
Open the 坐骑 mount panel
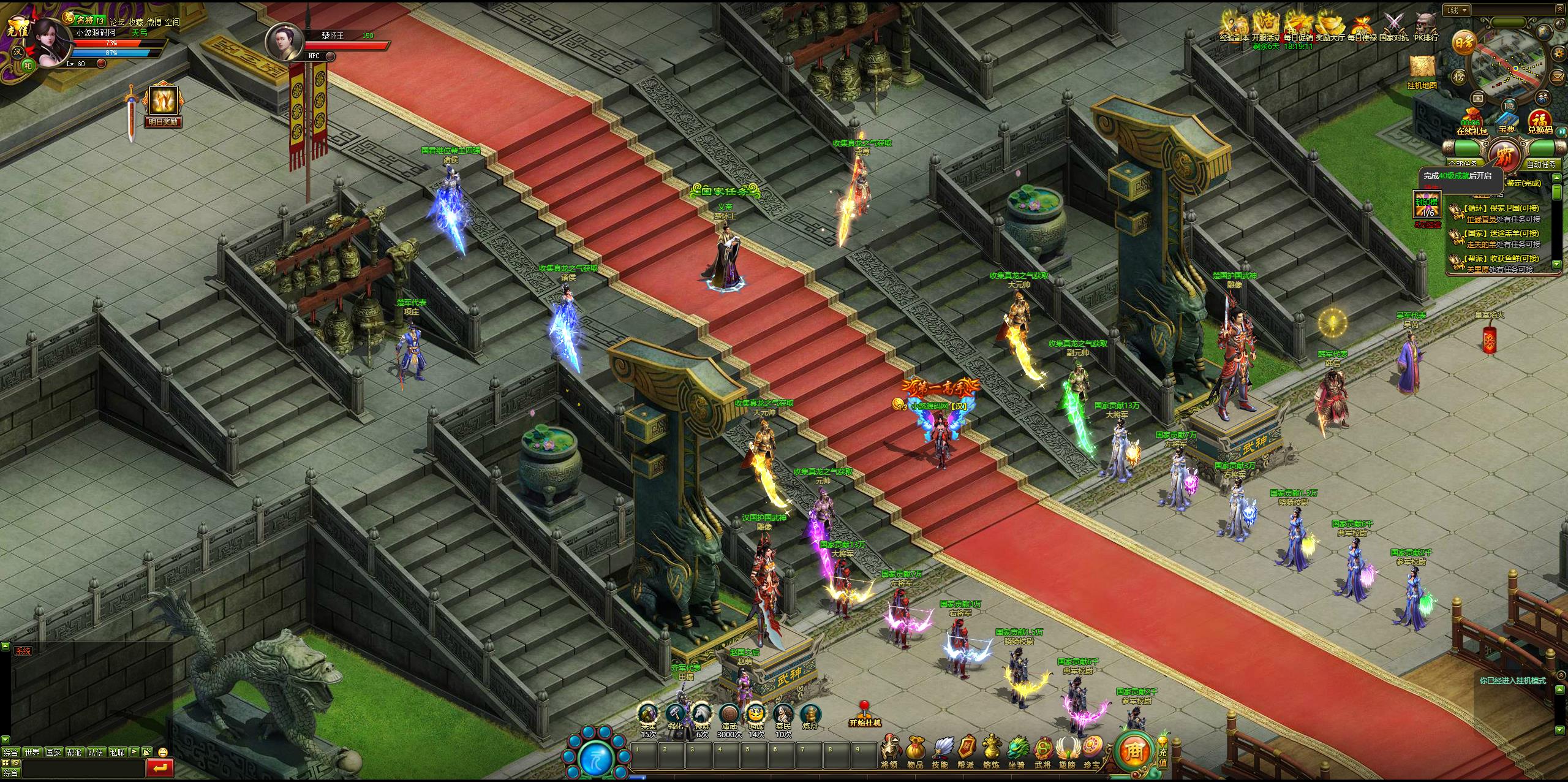1016,751
